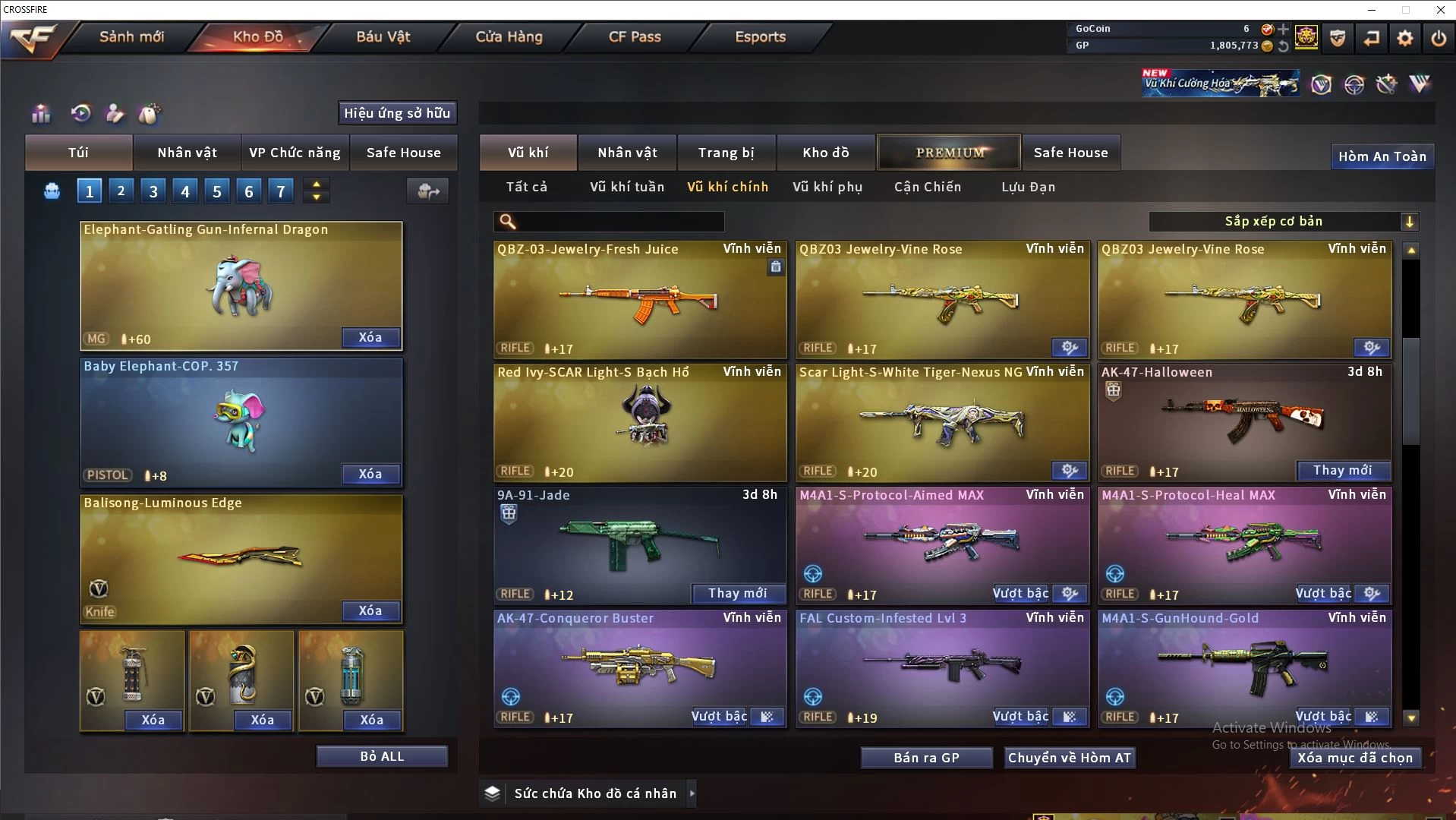Click Chuyển về Hòm AT button
The image size is (1456, 820).
1069,758
